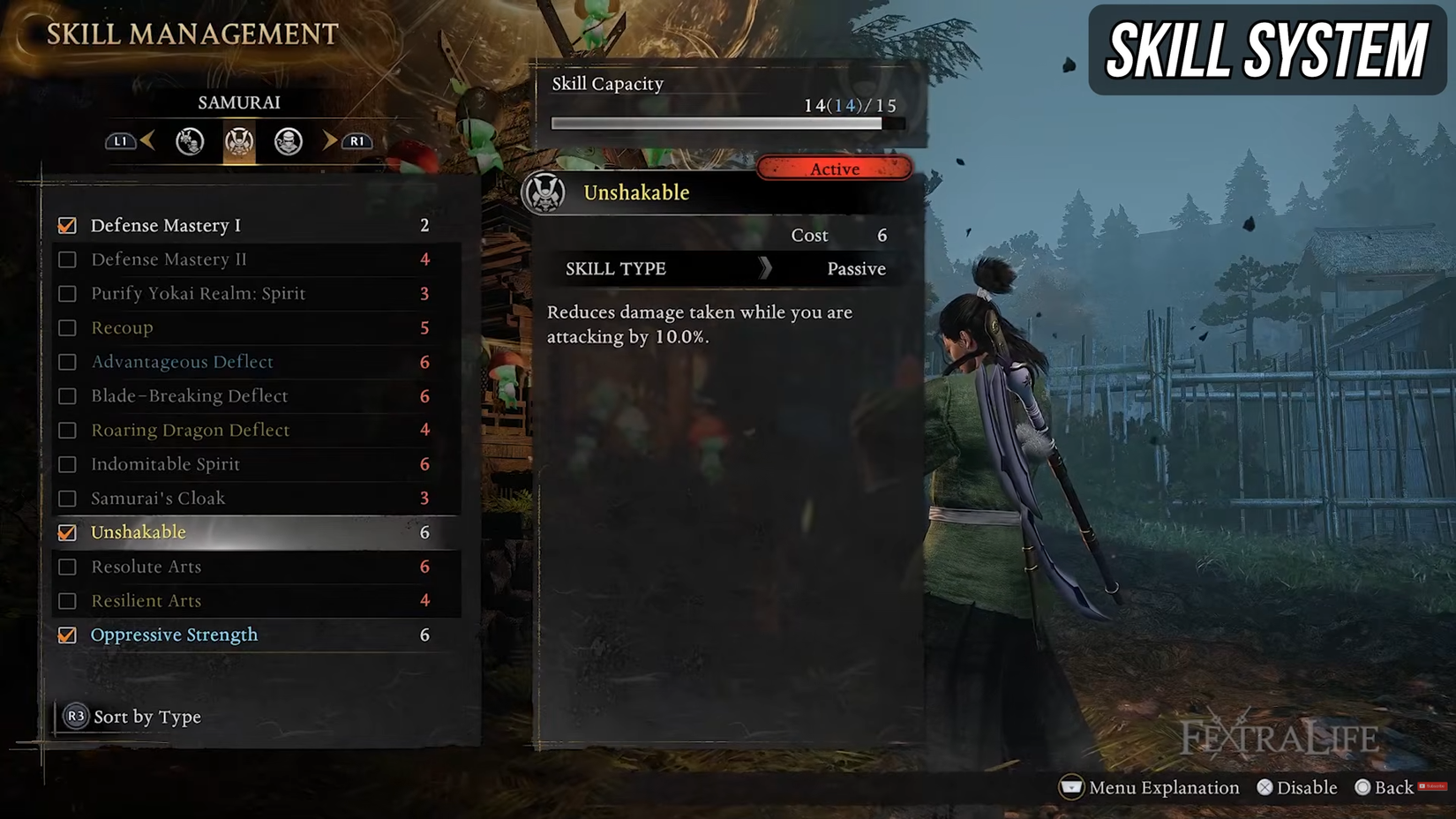Viewport: 1456px width, 819px height.
Task: Click the touchpad icon beside Menu Explanation
Action: 1070,787
